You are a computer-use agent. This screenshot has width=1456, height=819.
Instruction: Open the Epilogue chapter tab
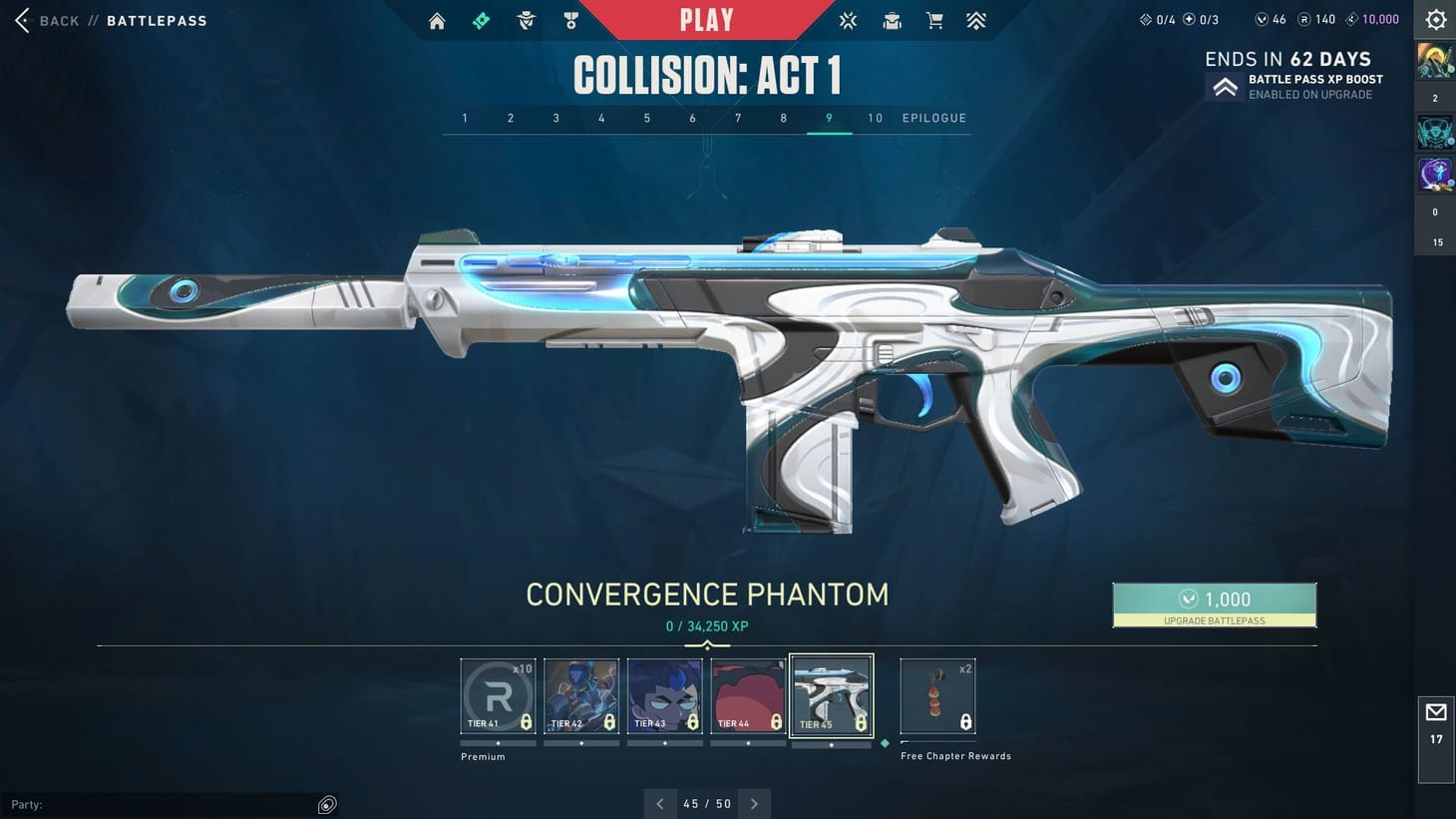pos(933,118)
